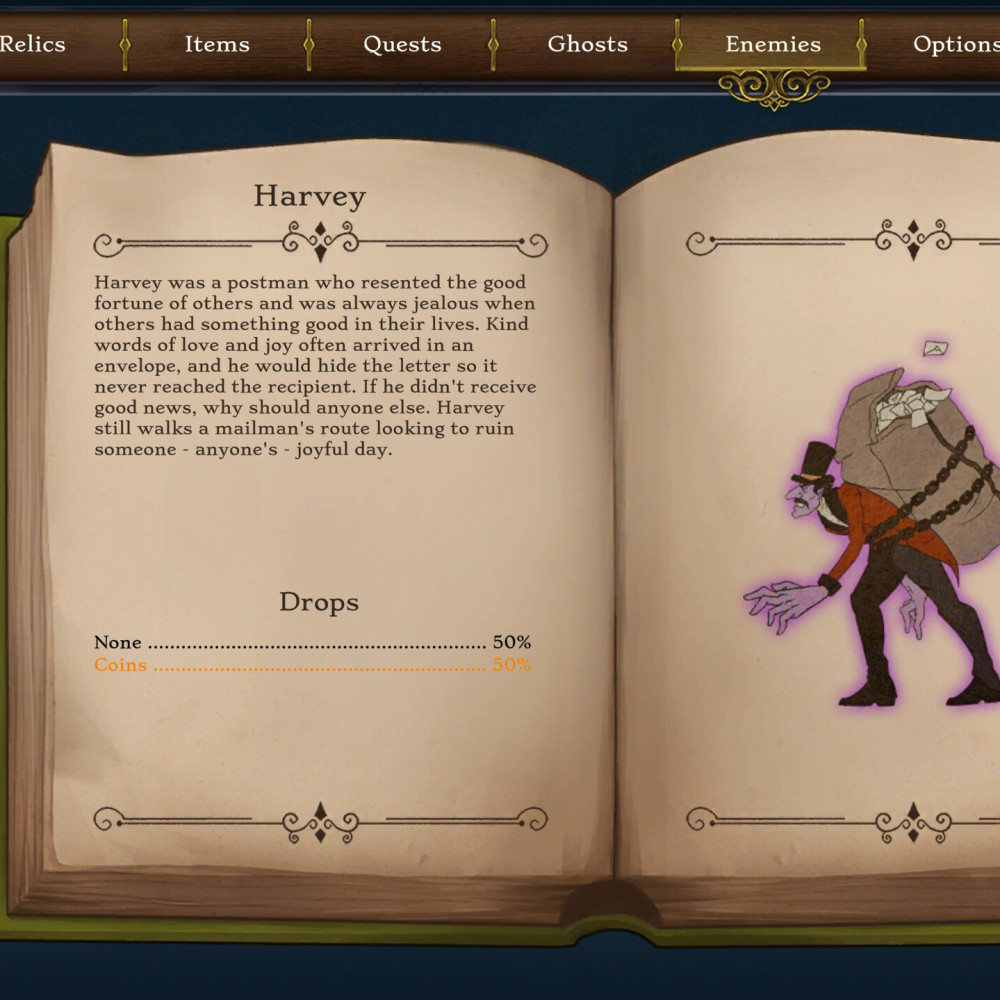1000x1000 pixels.
Task: Open the Items tab
Action: (x=217, y=44)
